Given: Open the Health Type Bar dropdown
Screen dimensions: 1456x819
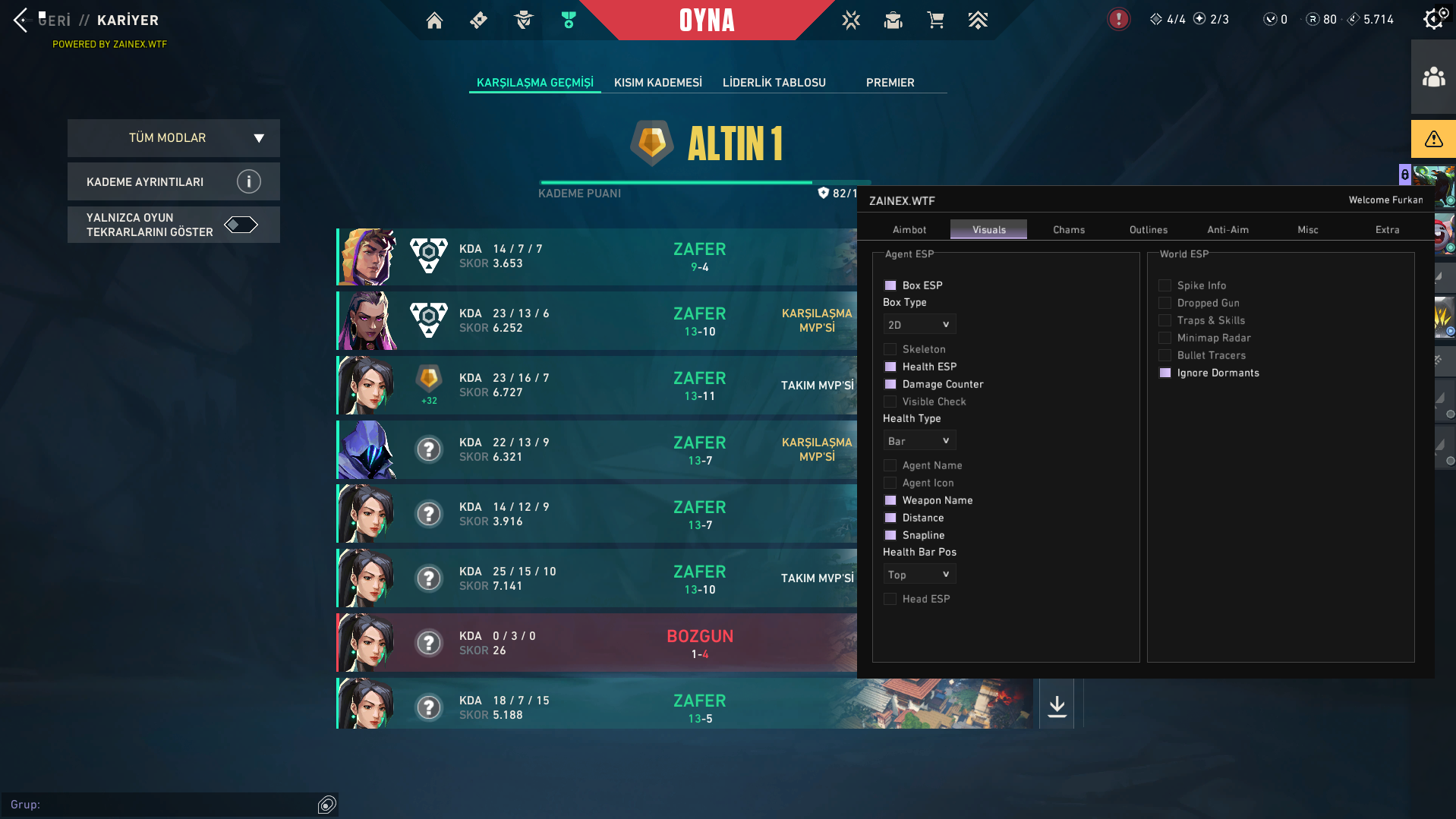Looking at the screenshot, I should click(919, 440).
